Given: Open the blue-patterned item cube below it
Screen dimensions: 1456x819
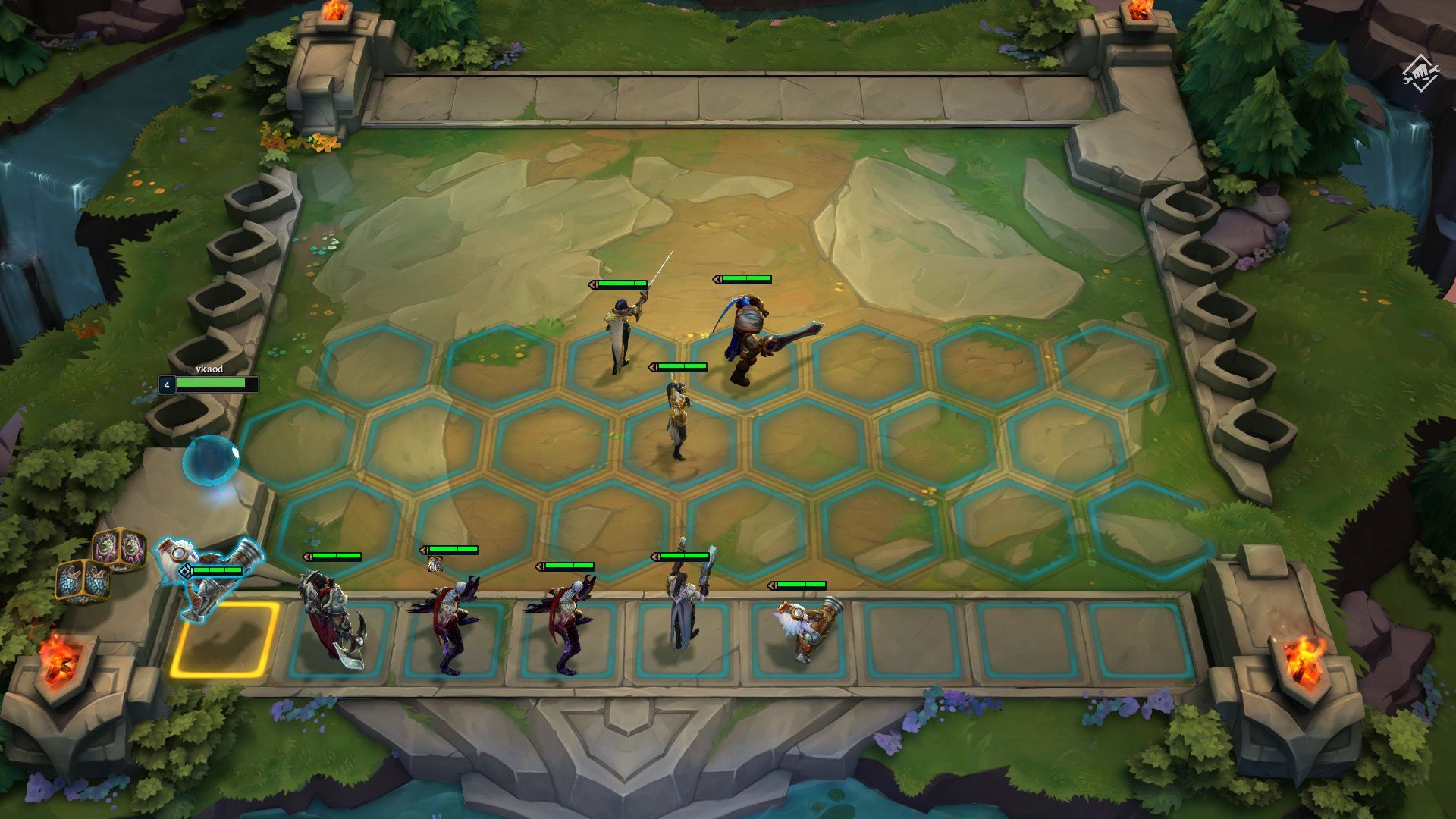Looking at the screenshot, I should (x=82, y=582).
